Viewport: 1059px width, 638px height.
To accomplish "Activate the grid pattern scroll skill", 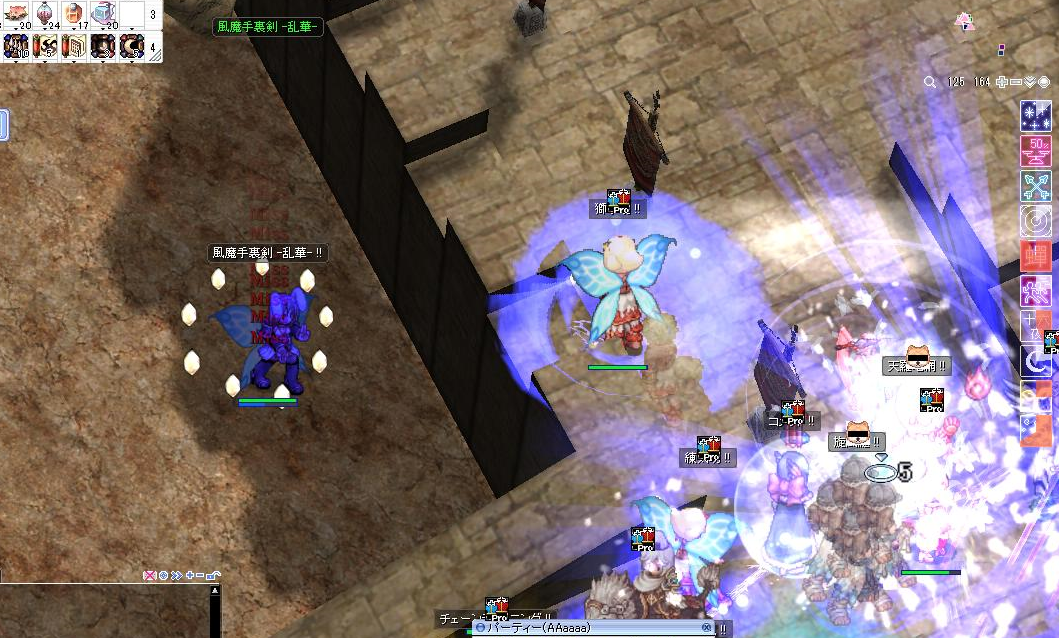I will [x=75, y=45].
